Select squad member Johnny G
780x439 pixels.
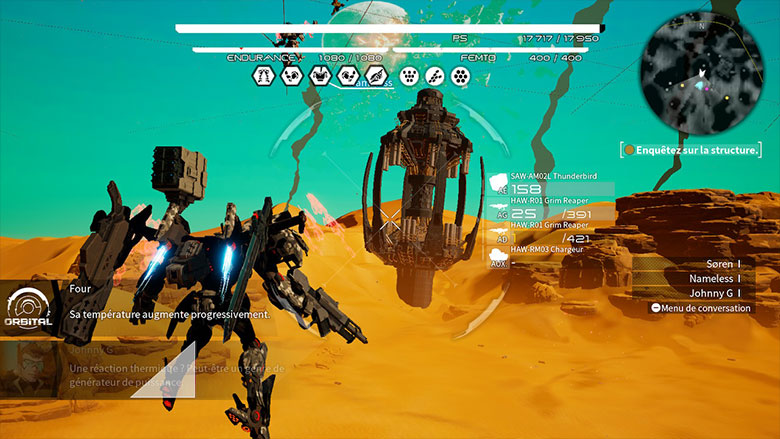(714, 293)
